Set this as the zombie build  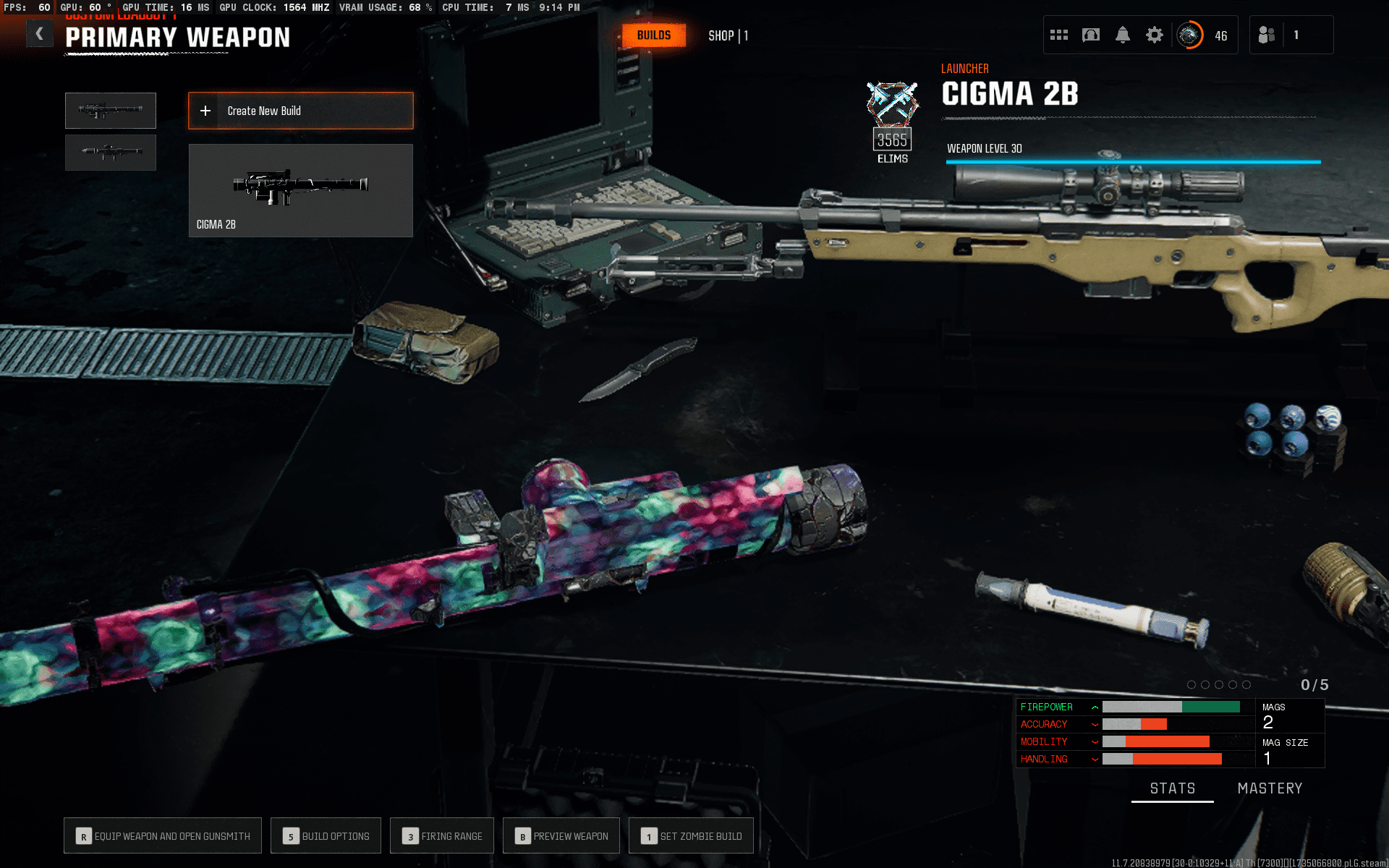click(691, 836)
